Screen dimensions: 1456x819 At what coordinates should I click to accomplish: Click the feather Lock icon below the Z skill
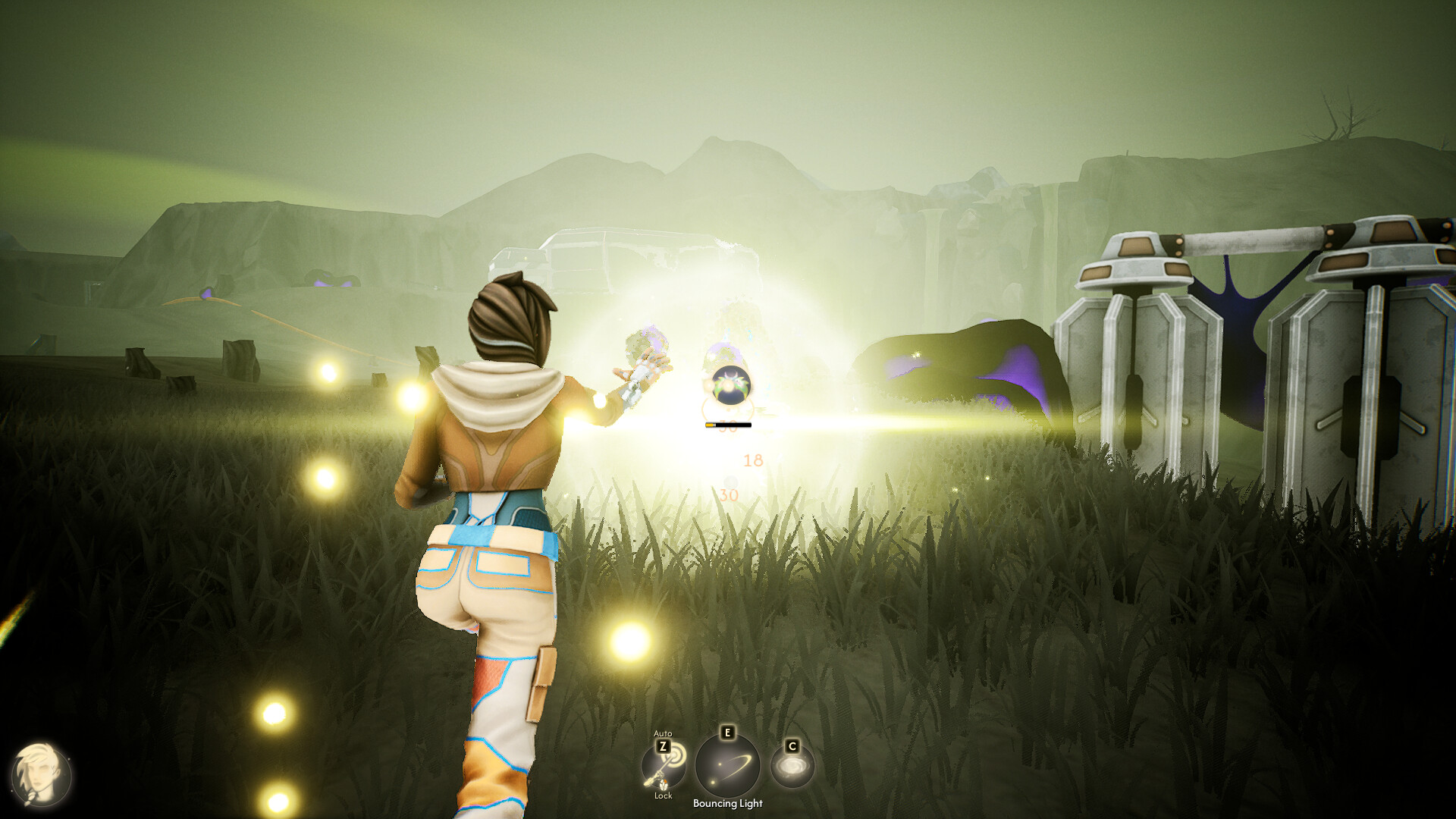(664, 786)
